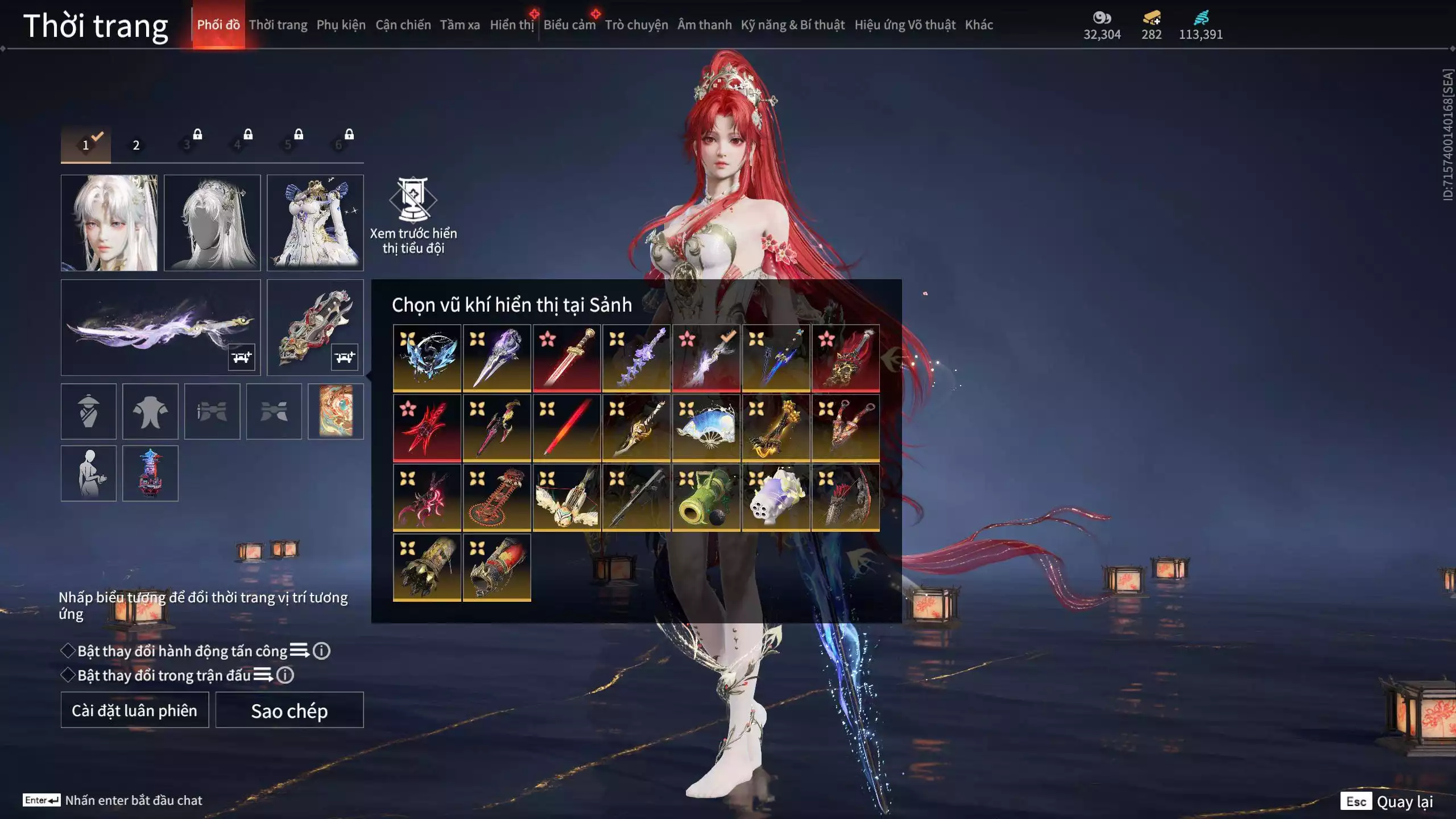Click the Sao chép button

[x=289, y=710]
